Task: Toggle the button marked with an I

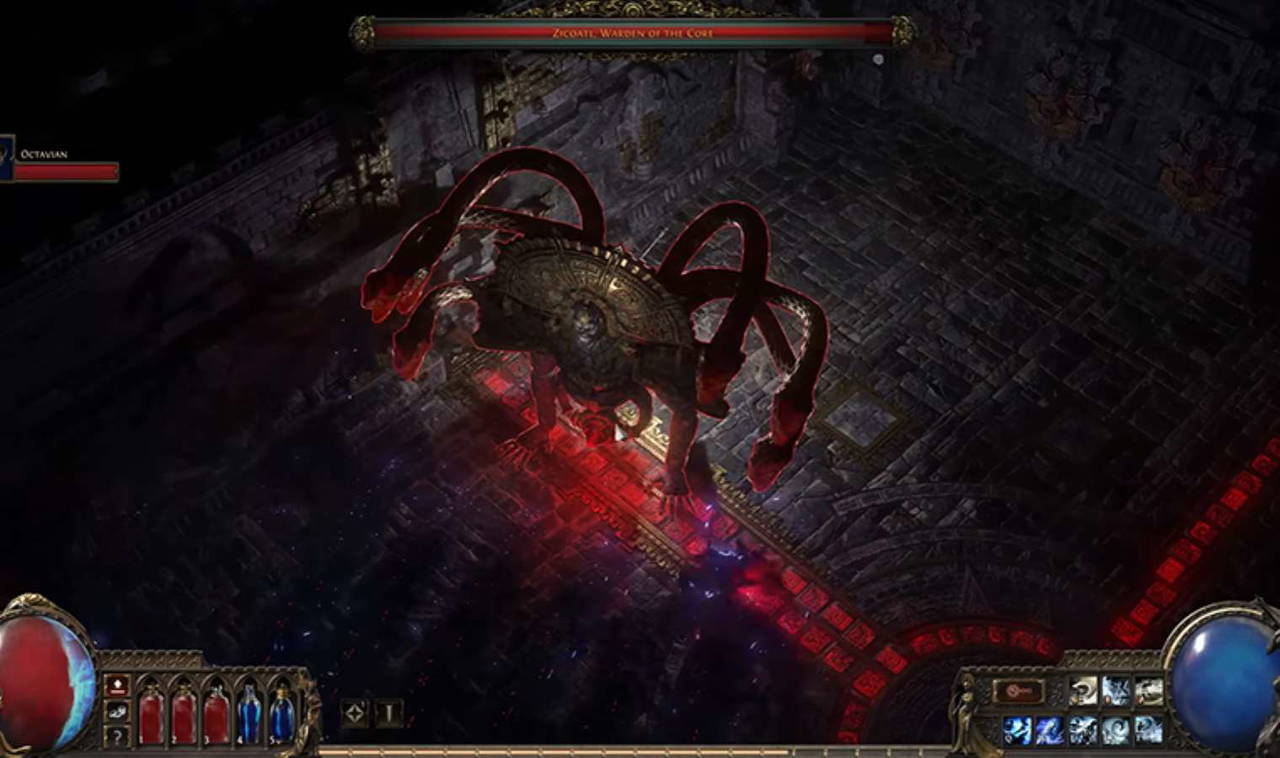Action: click(388, 713)
